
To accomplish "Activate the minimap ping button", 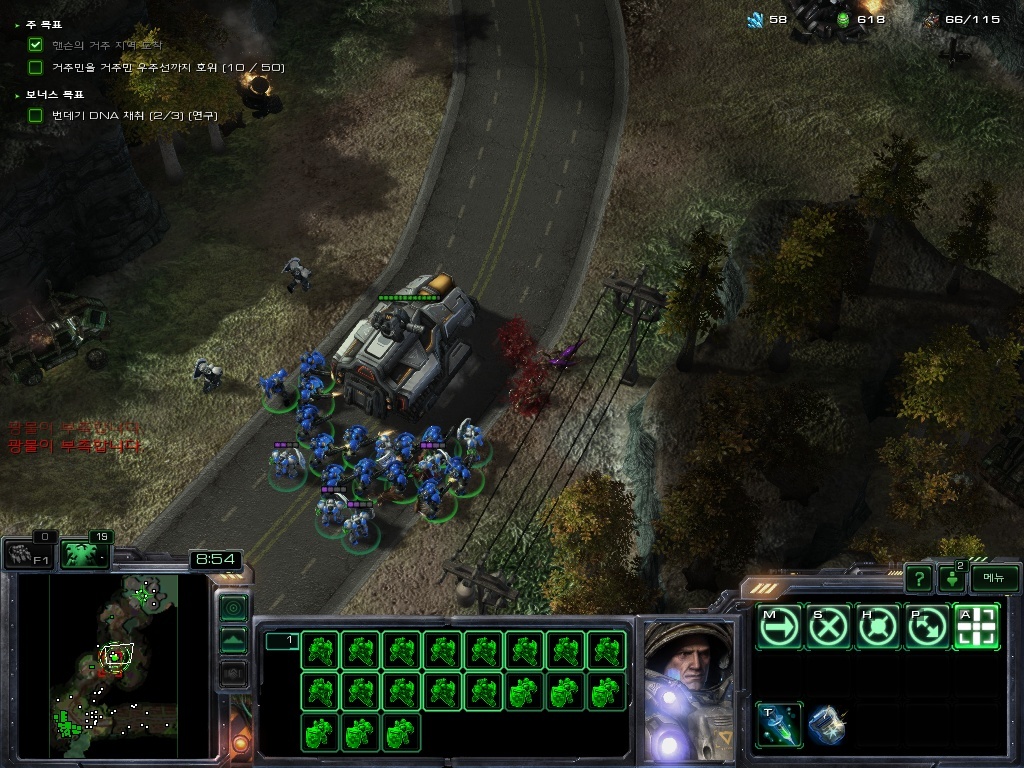I will click(x=233, y=607).
